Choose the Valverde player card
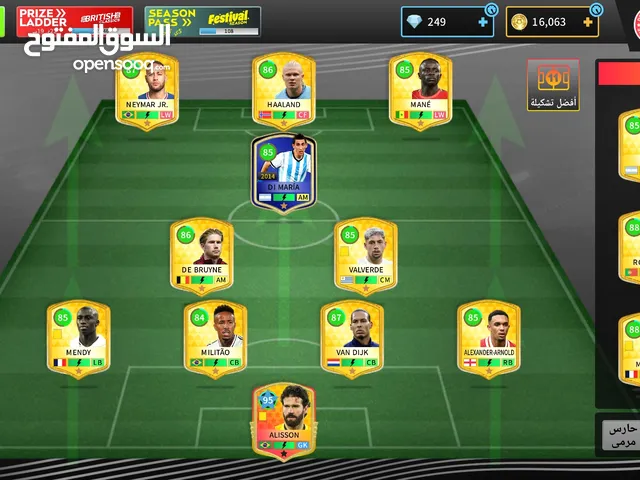Viewport: 640px width, 480px height. pos(366,256)
